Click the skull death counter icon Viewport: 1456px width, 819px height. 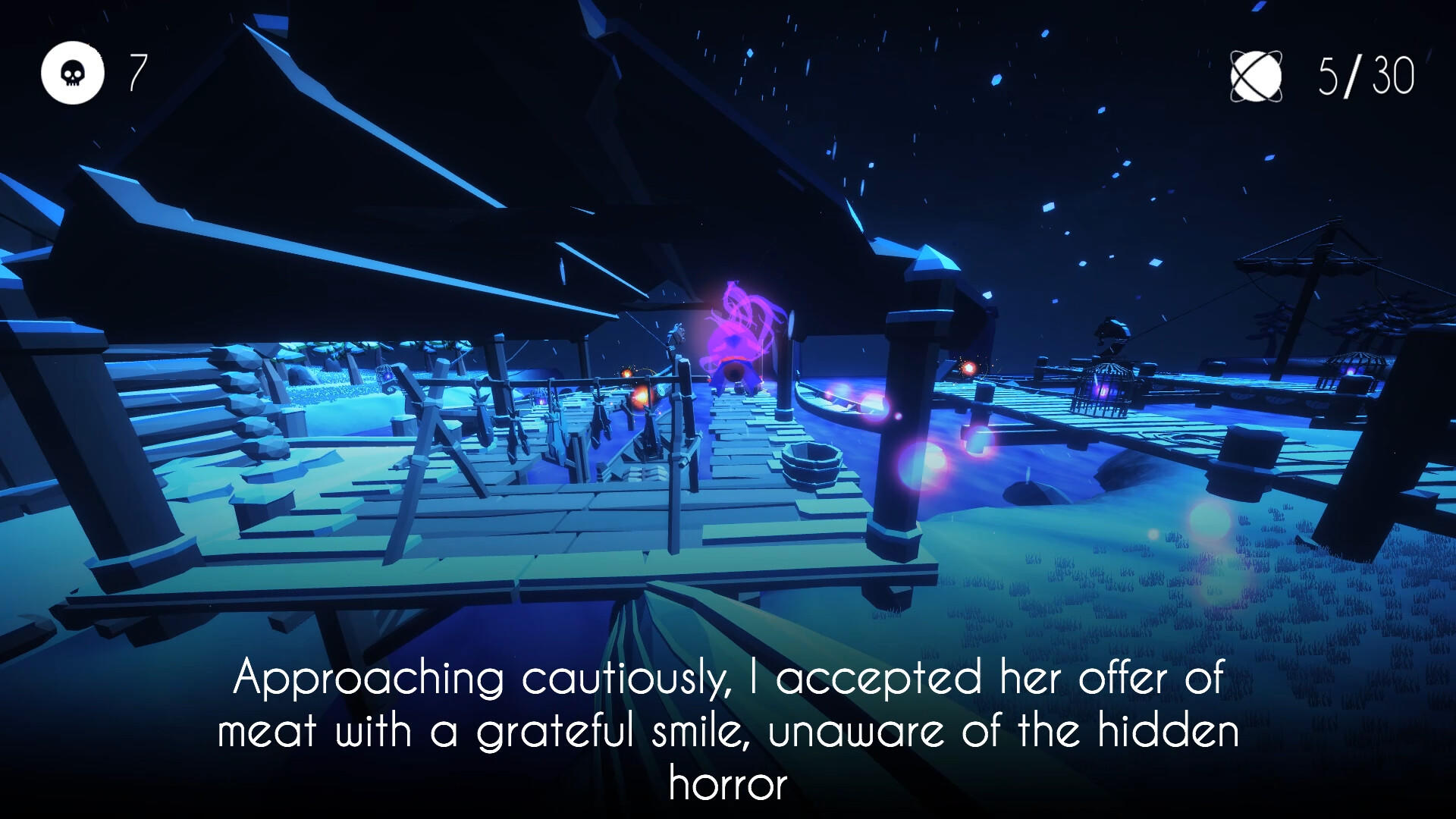click(x=72, y=72)
